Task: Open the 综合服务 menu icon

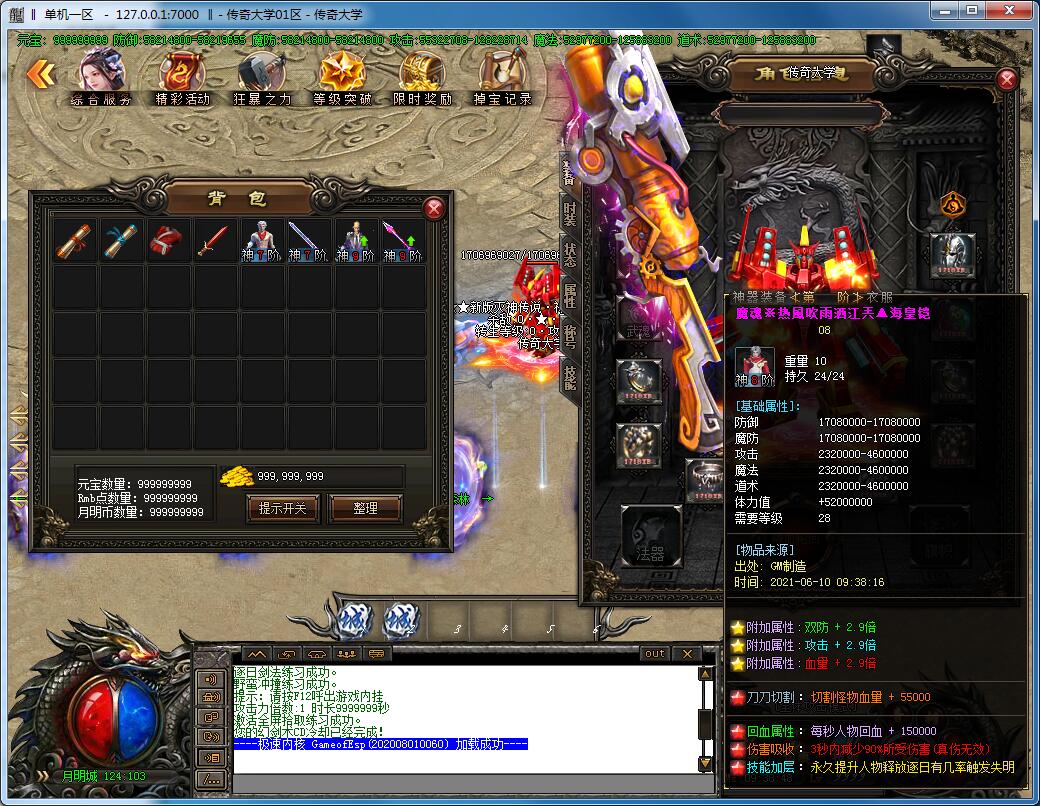Action: (101, 76)
